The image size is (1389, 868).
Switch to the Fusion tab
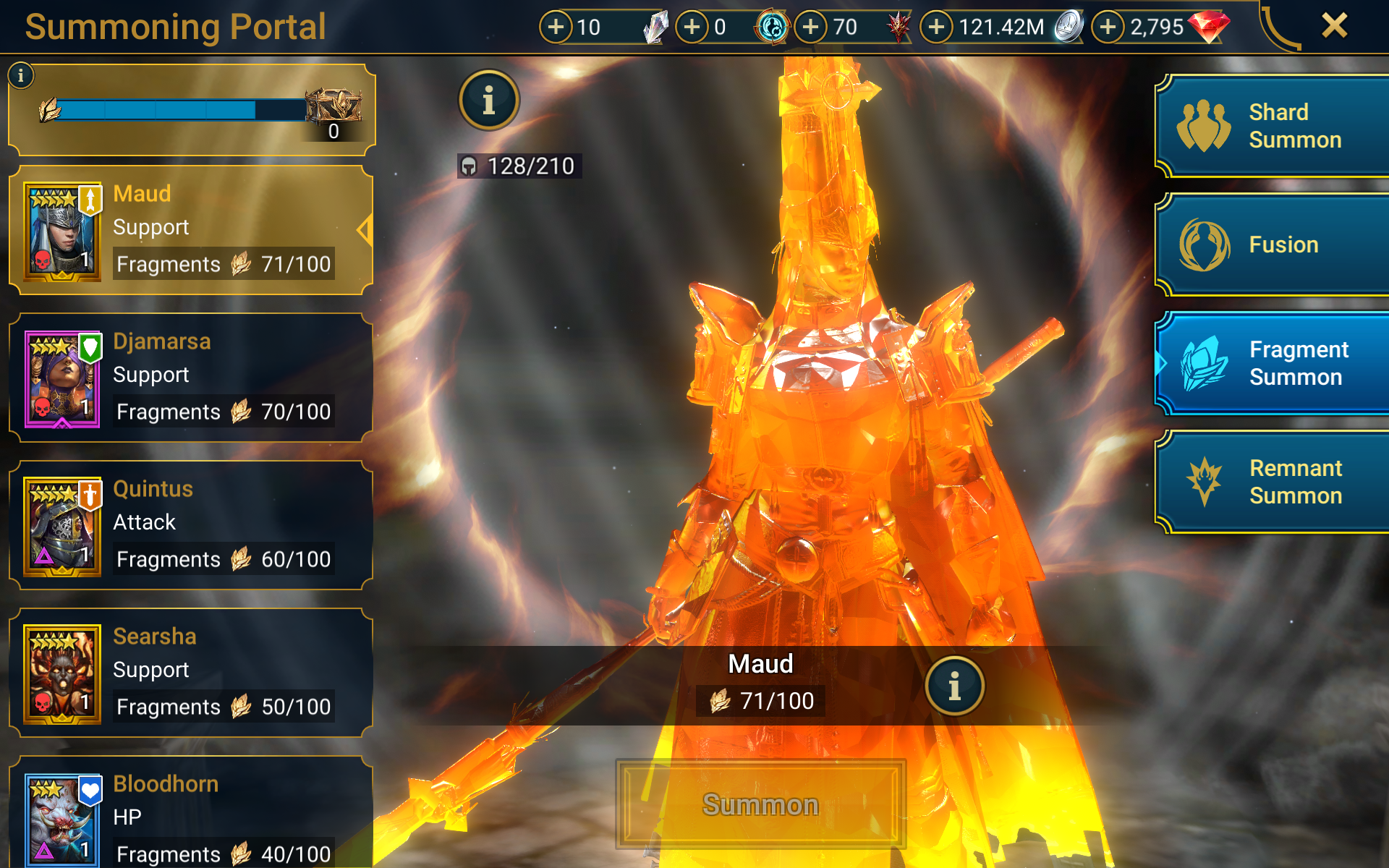click(x=1272, y=245)
